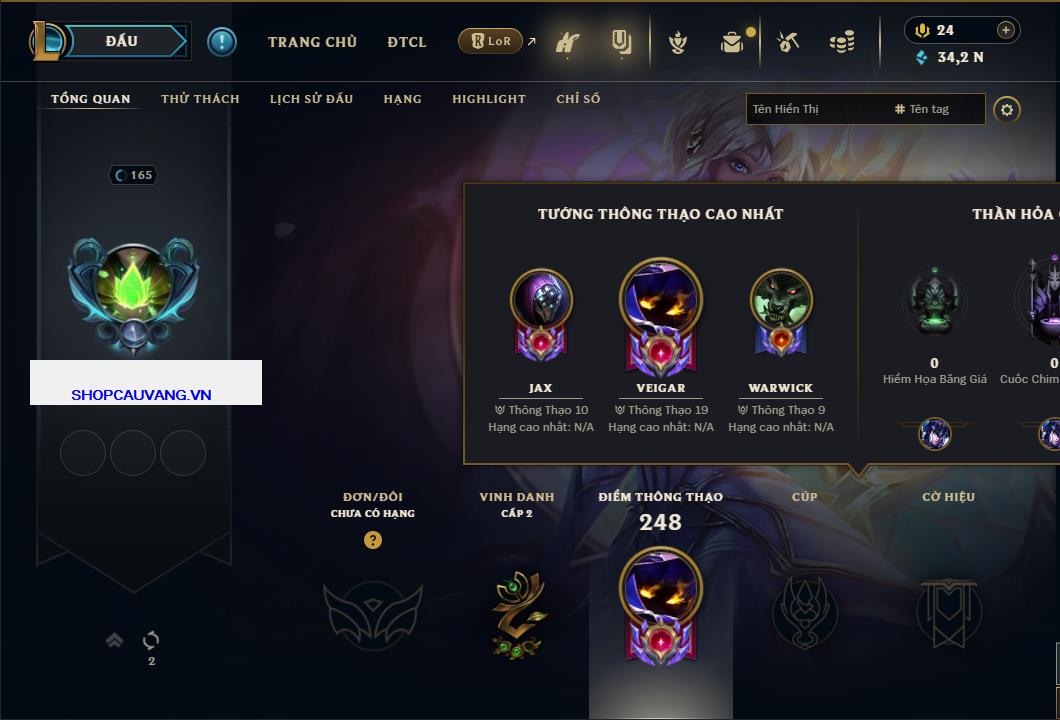Select Veigar mastery champion portrait
The height and width of the screenshot is (720, 1060).
(661, 298)
